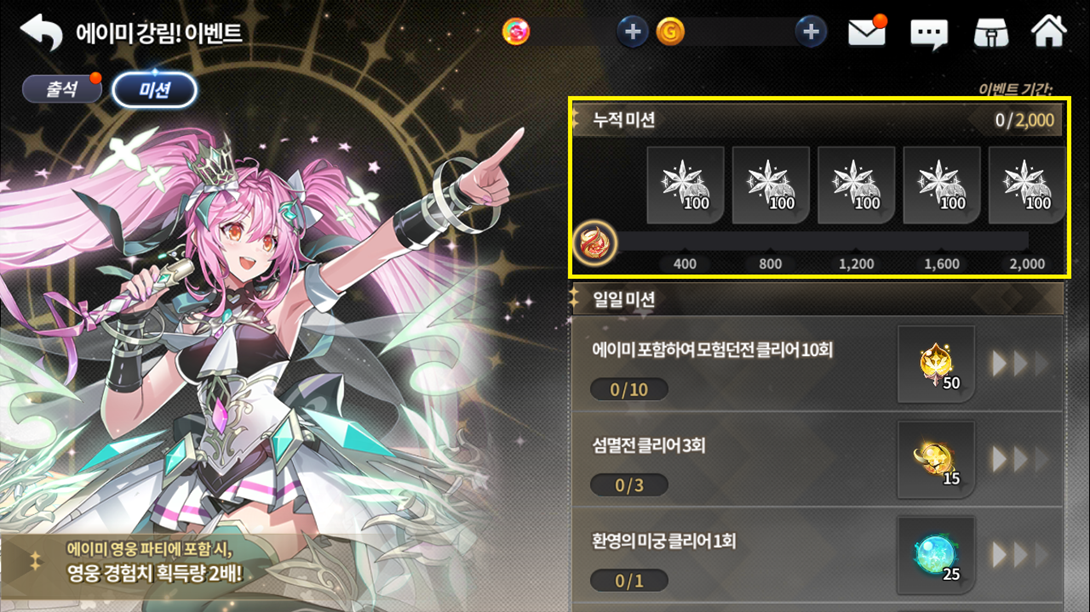This screenshot has width=1090, height=612.
Task: Return to the home lobby
Action: click(x=1048, y=31)
